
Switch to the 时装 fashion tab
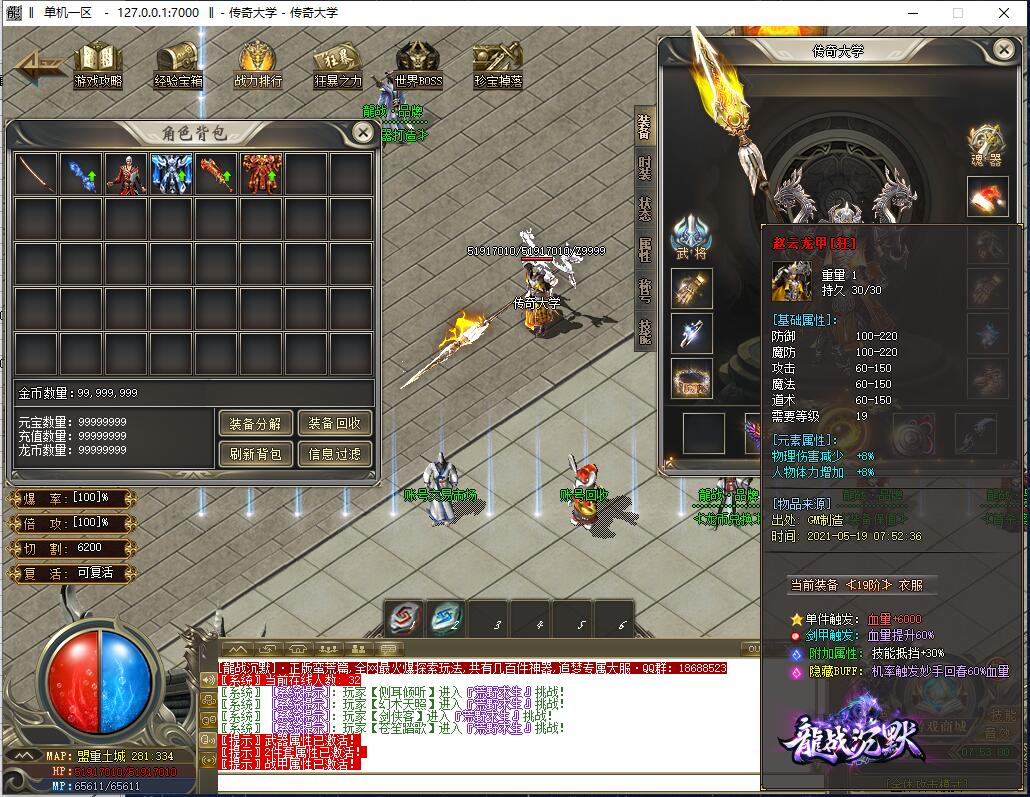click(645, 167)
